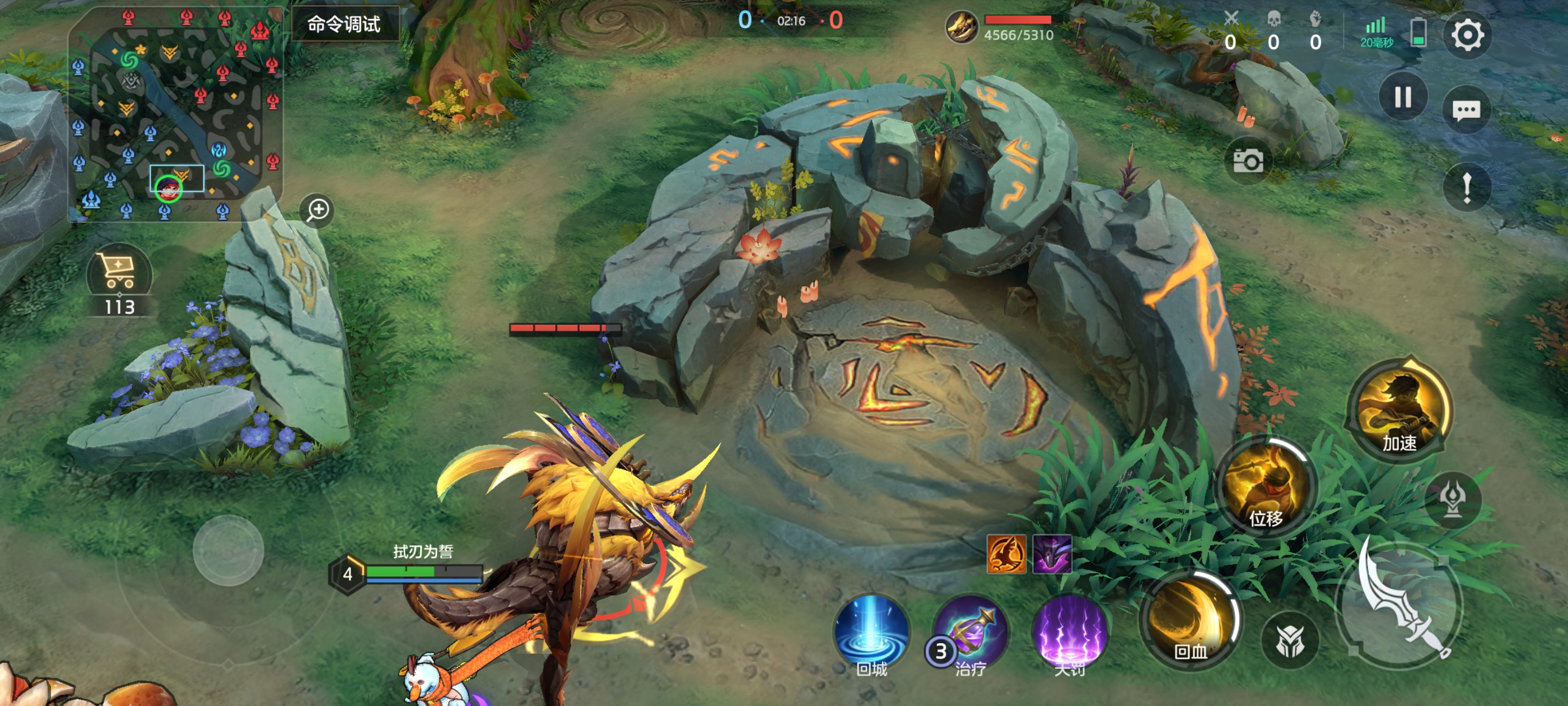This screenshot has height=706, width=1568.
Task: Open the 命令调试 debug panel
Action: pyautogui.click(x=344, y=24)
